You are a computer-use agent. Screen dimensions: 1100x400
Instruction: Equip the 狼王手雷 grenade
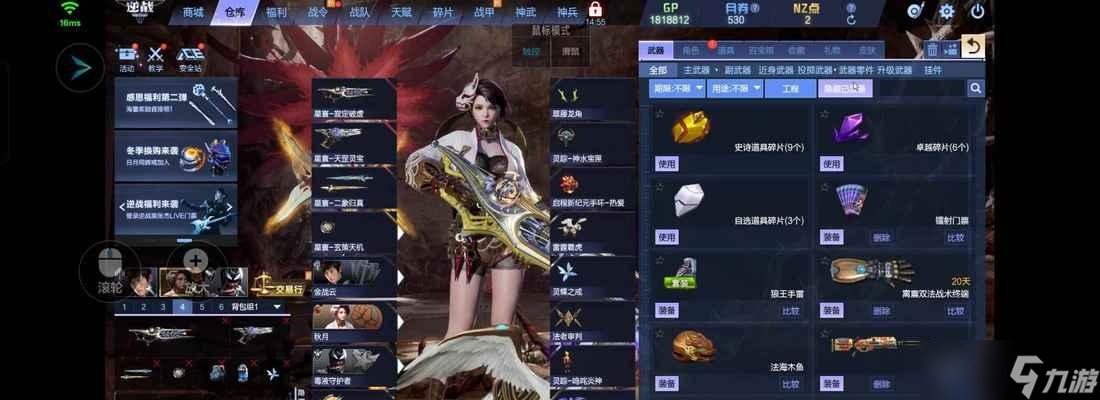pos(667,311)
